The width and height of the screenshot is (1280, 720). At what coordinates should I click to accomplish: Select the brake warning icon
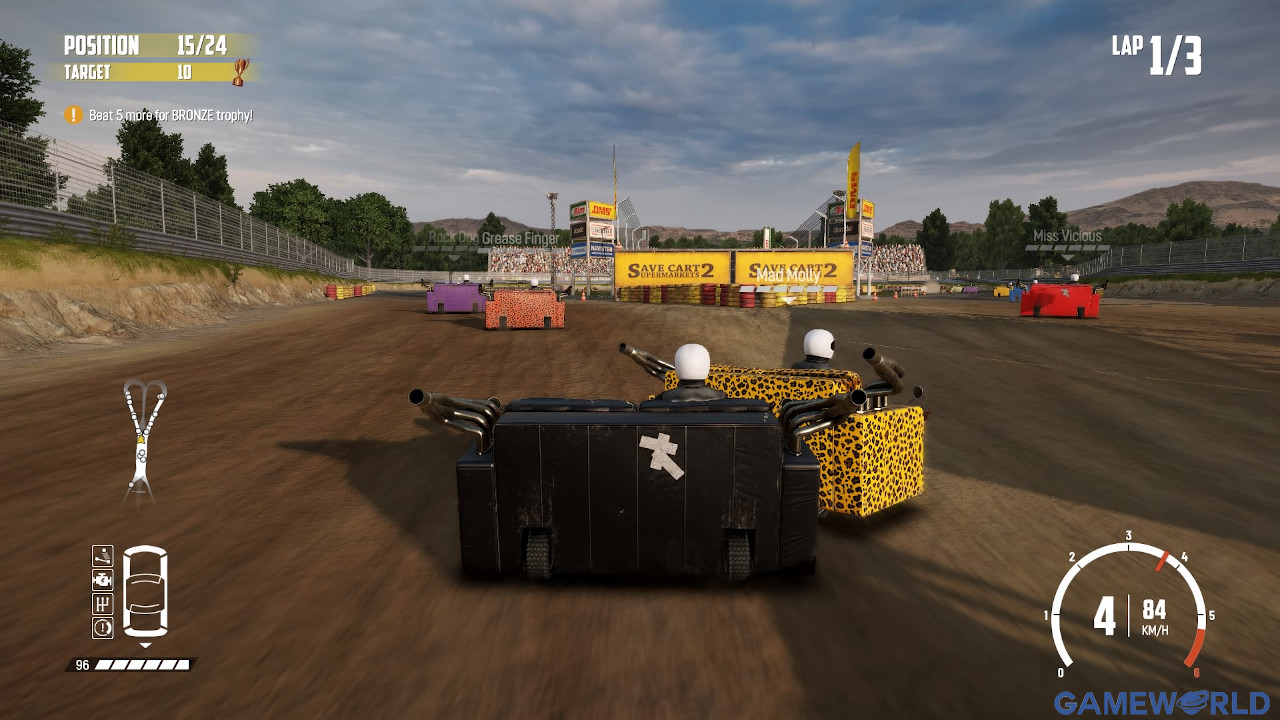tap(103, 628)
